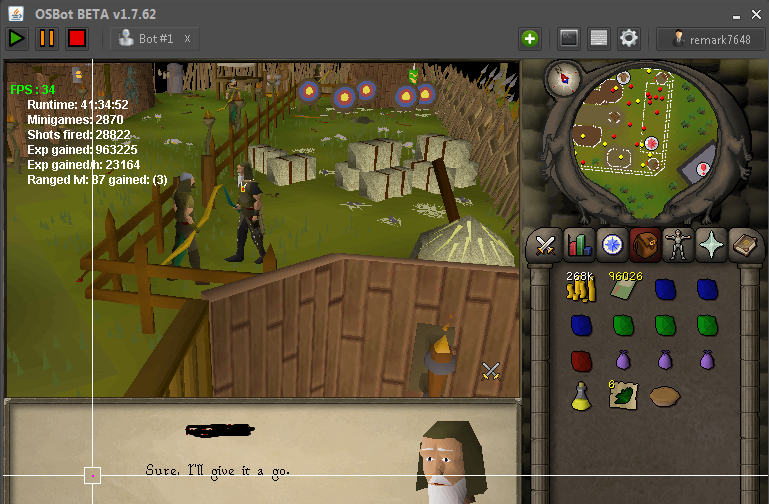The height and width of the screenshot is (504, 769).
Task: Pause the script with the orange button
Action: point(47,39)
